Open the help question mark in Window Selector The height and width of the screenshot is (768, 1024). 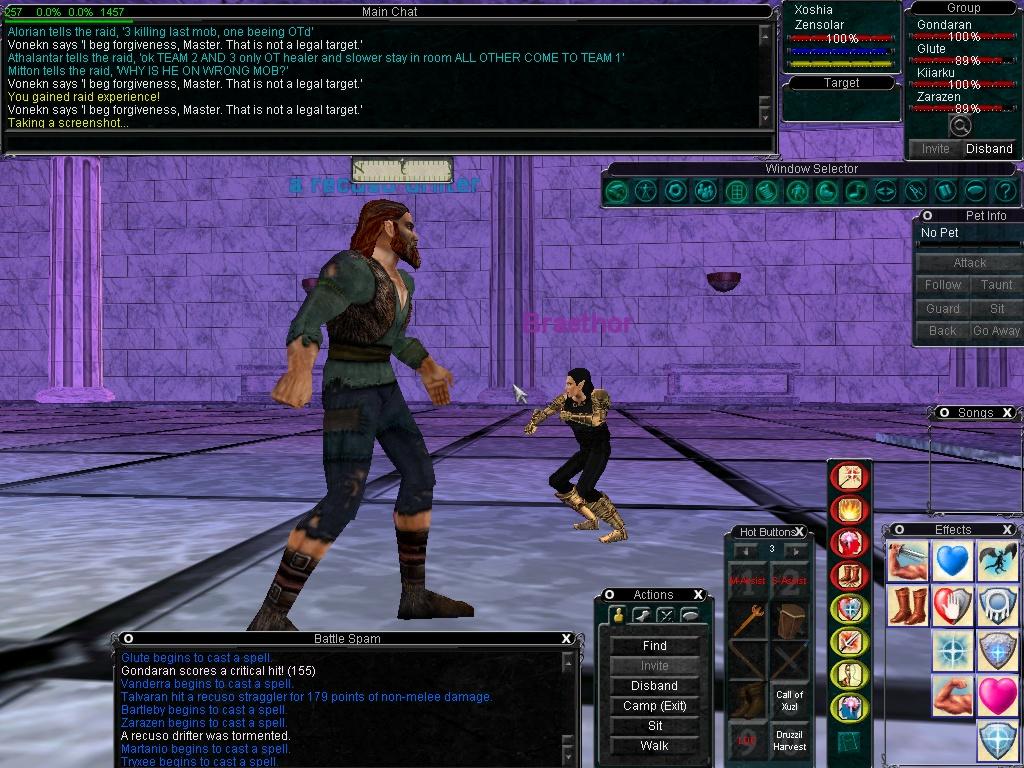[1006, 190]
